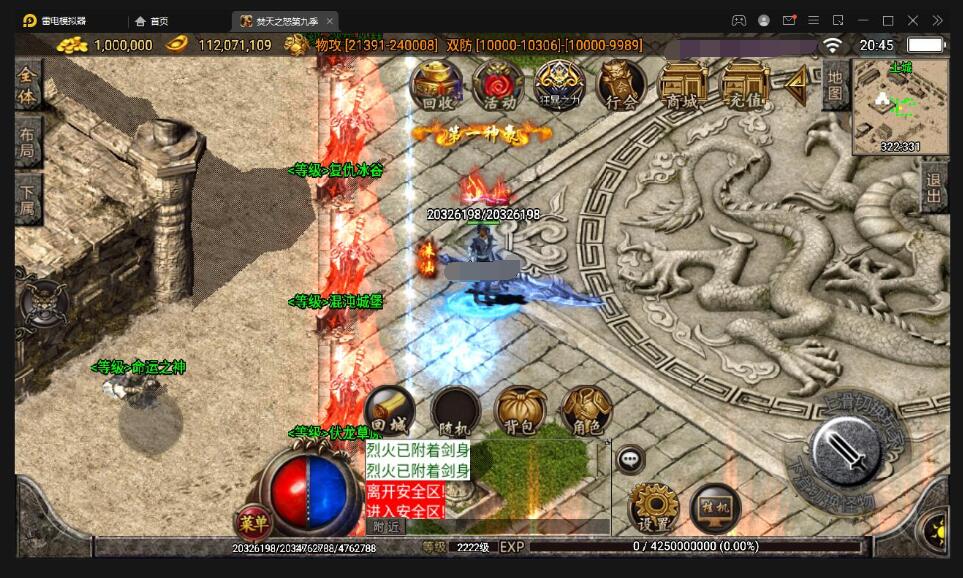The height and width of the screenshot is (578, 963).
Task: Click the 退出 exit button
Action: point(934,186)
